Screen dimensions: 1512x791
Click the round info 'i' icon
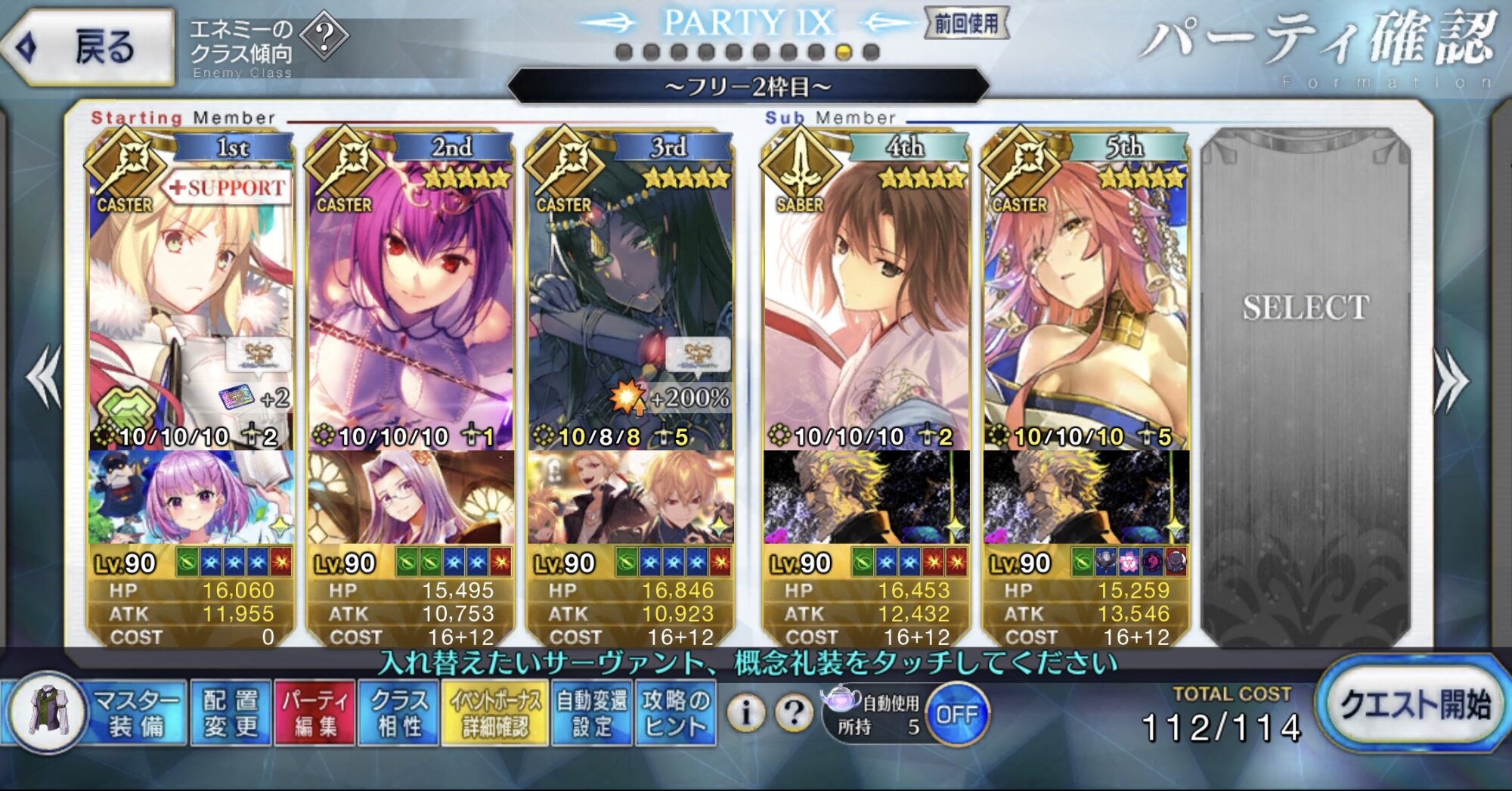click(x=746, y=712)
